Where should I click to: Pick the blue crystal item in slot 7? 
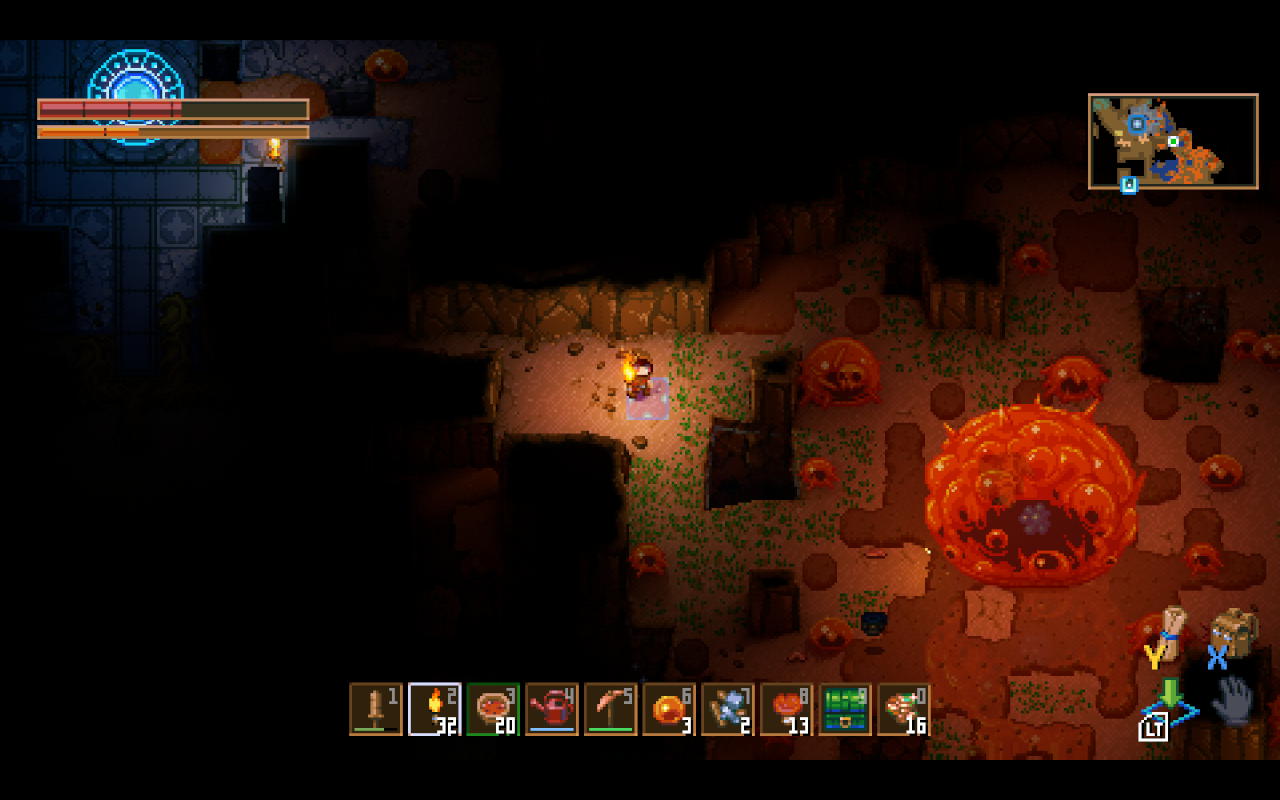(728, 709)
